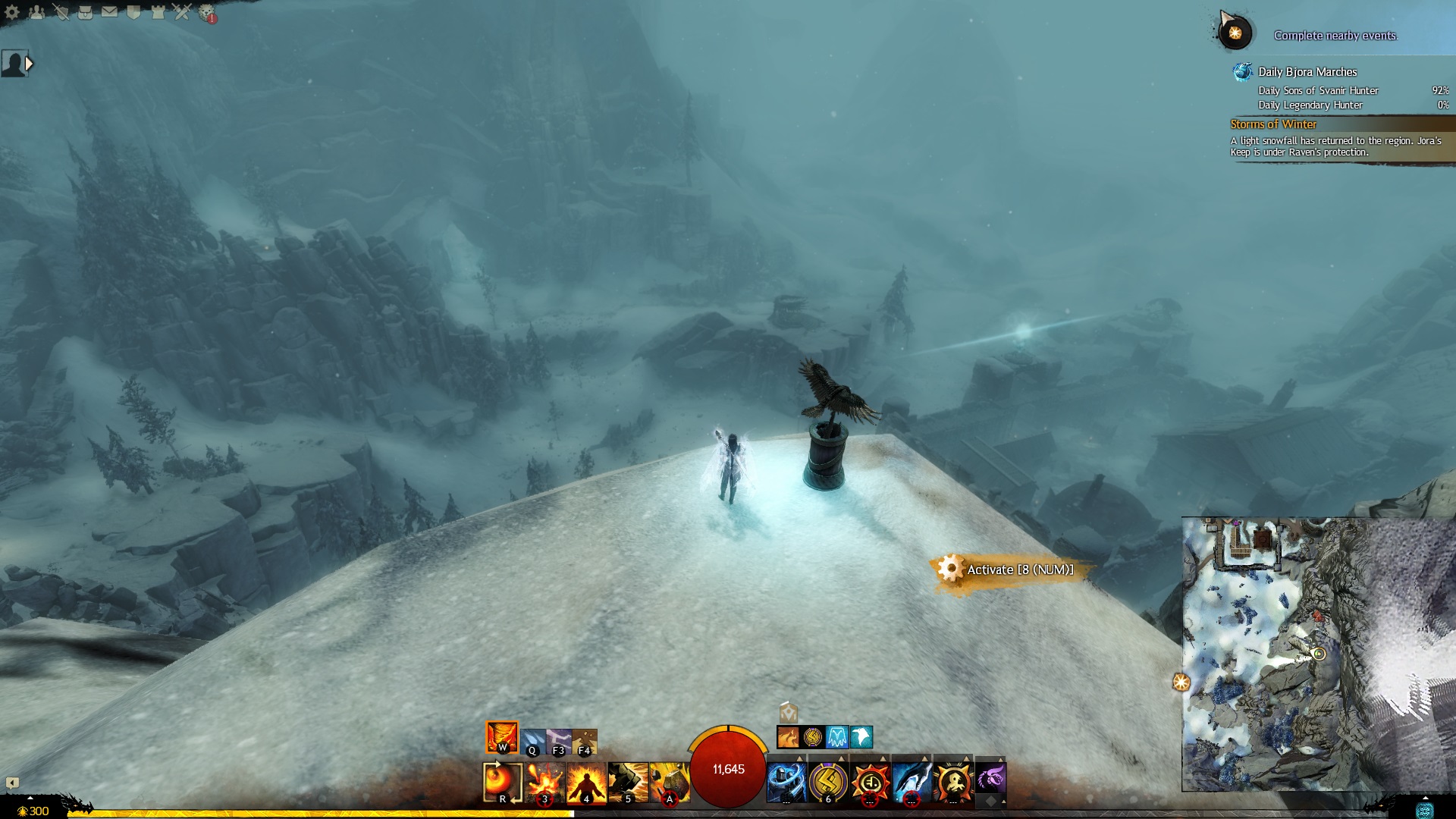Open the contacts and LFG panel
The height and width of the screenshot is (819, 1456).
click(x=36, y=12)
